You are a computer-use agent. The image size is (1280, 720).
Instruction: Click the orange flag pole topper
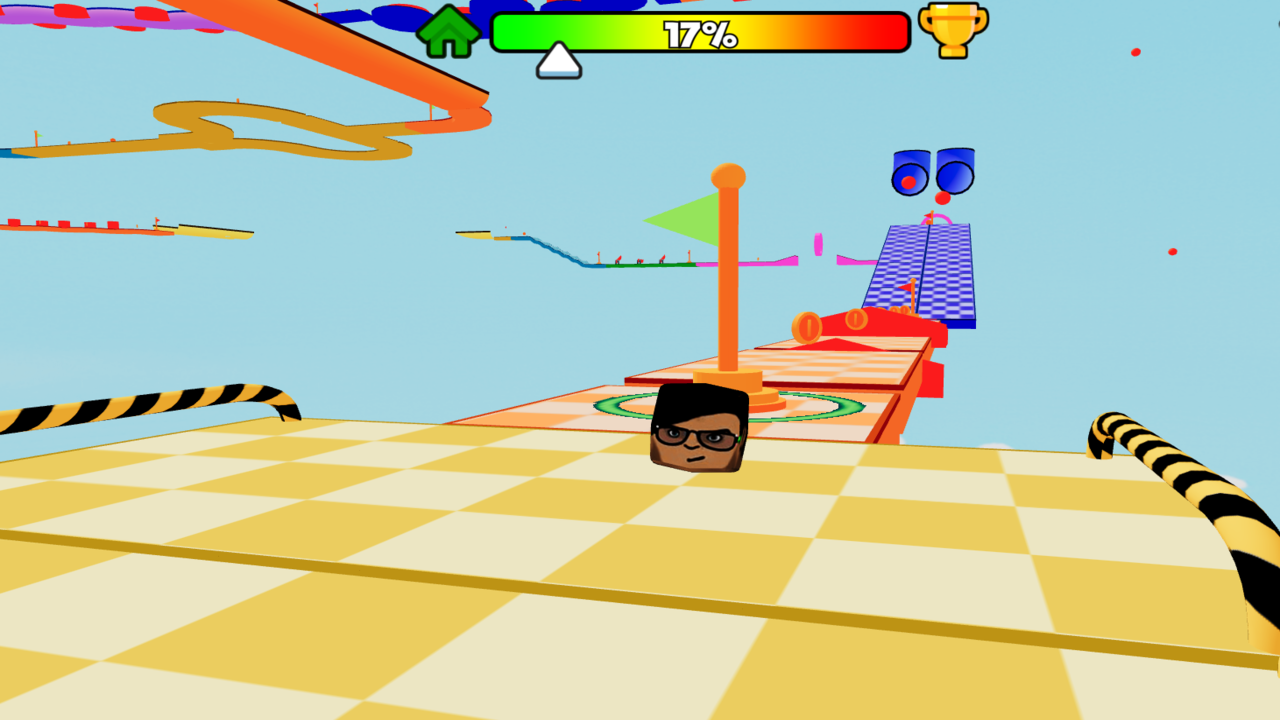click(x=729, y=175)
